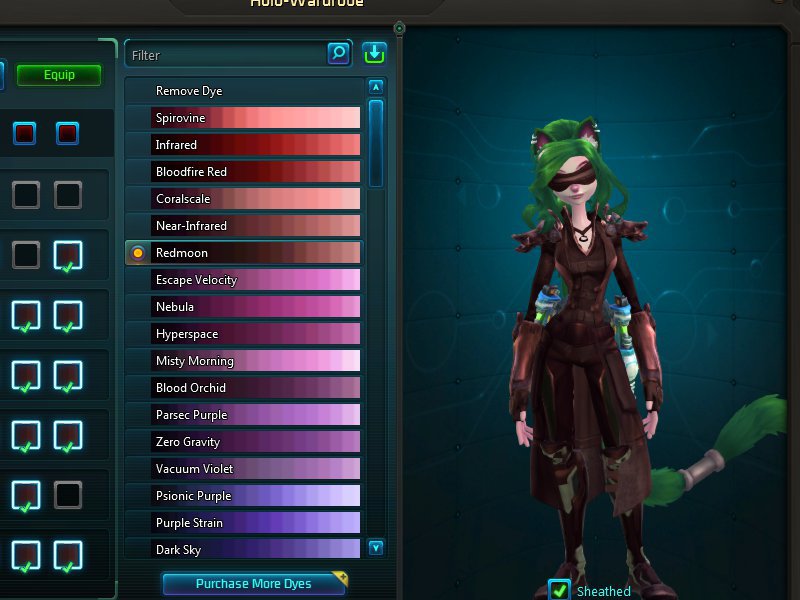The image size is (800, 600).
Task: Open Purchase More Dyes
Action: click(x=254, y=584)
